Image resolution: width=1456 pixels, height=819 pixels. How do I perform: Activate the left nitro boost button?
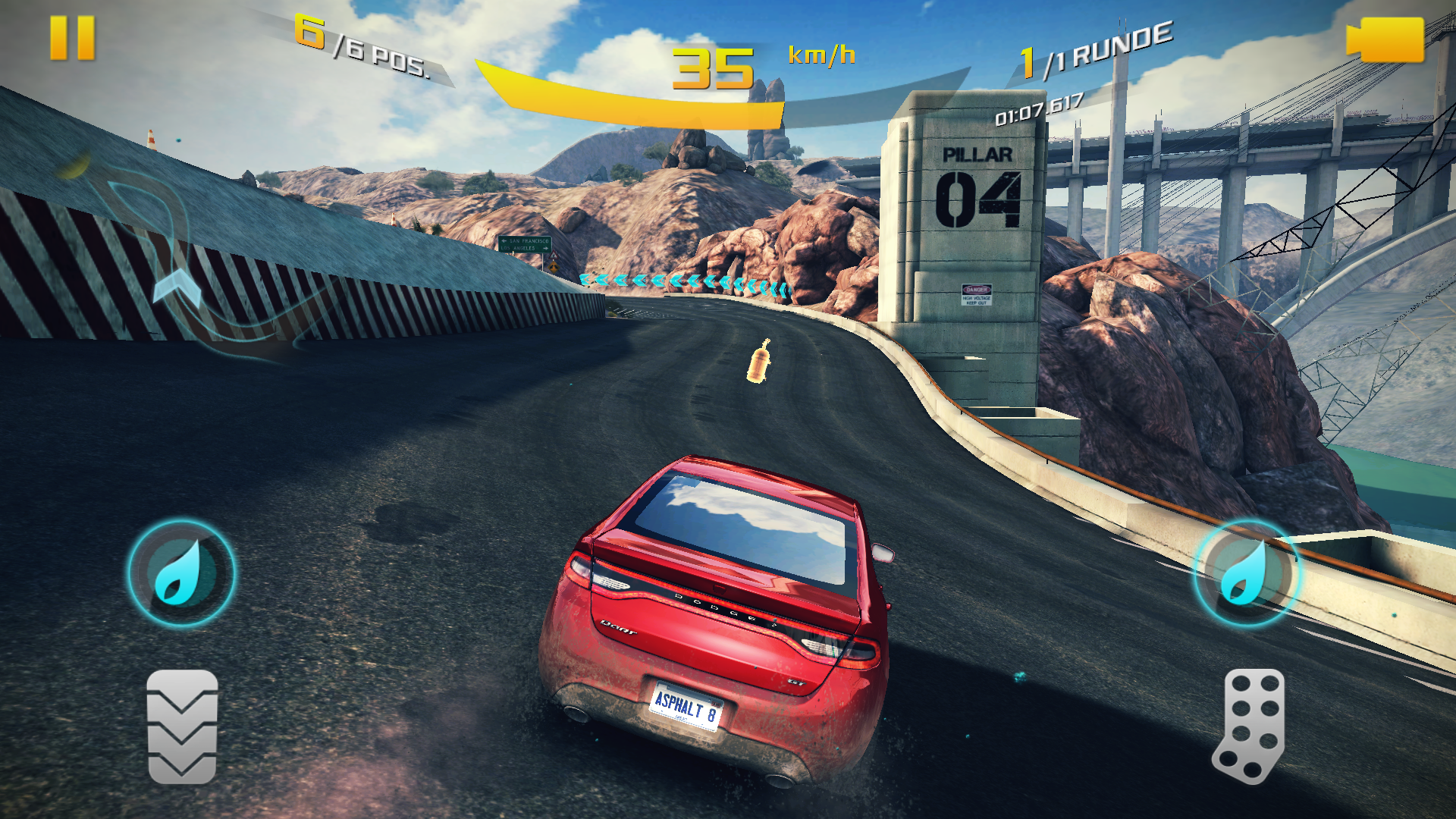click(x=180, y=573)
